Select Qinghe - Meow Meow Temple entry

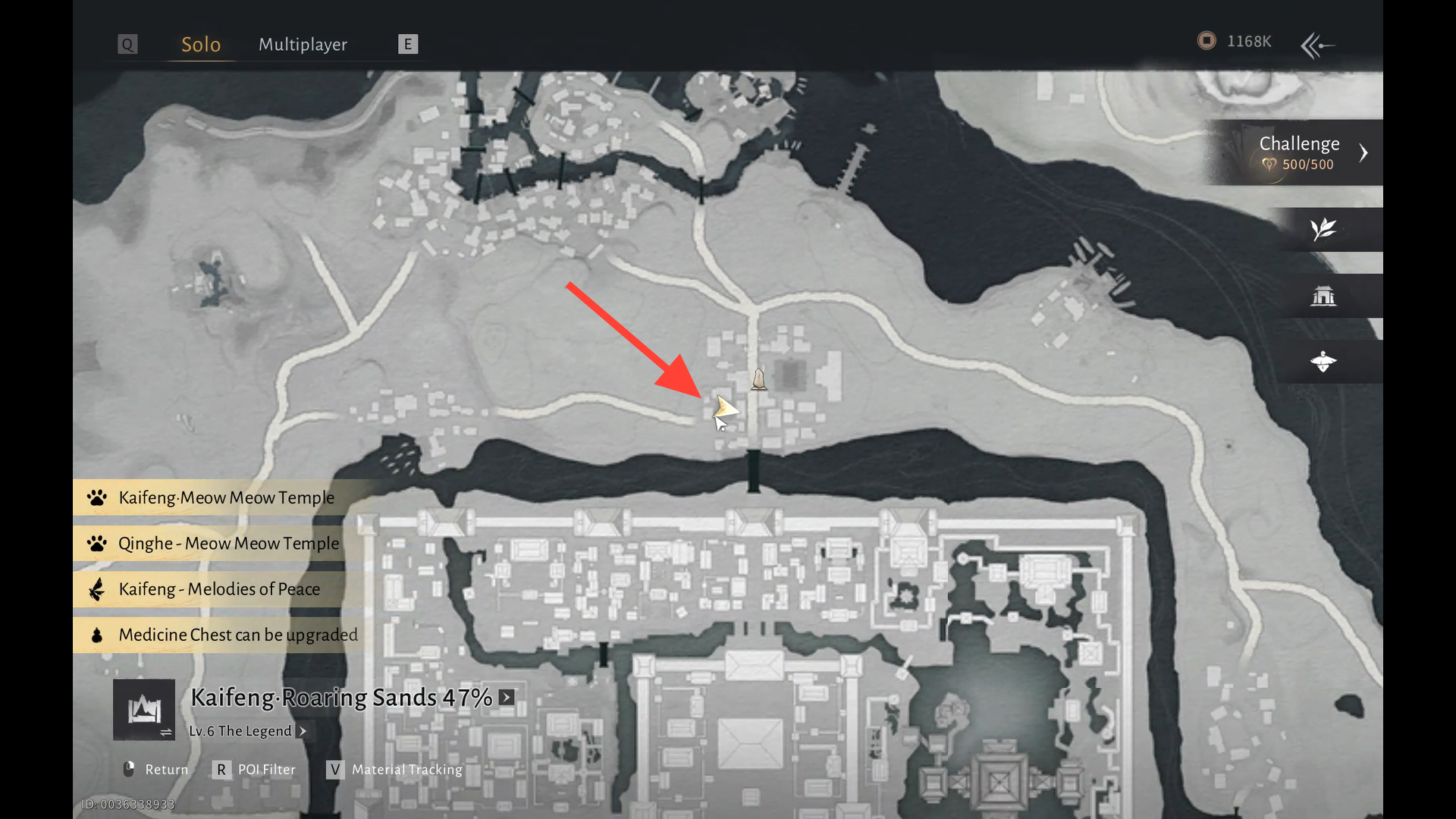[227, 544]
